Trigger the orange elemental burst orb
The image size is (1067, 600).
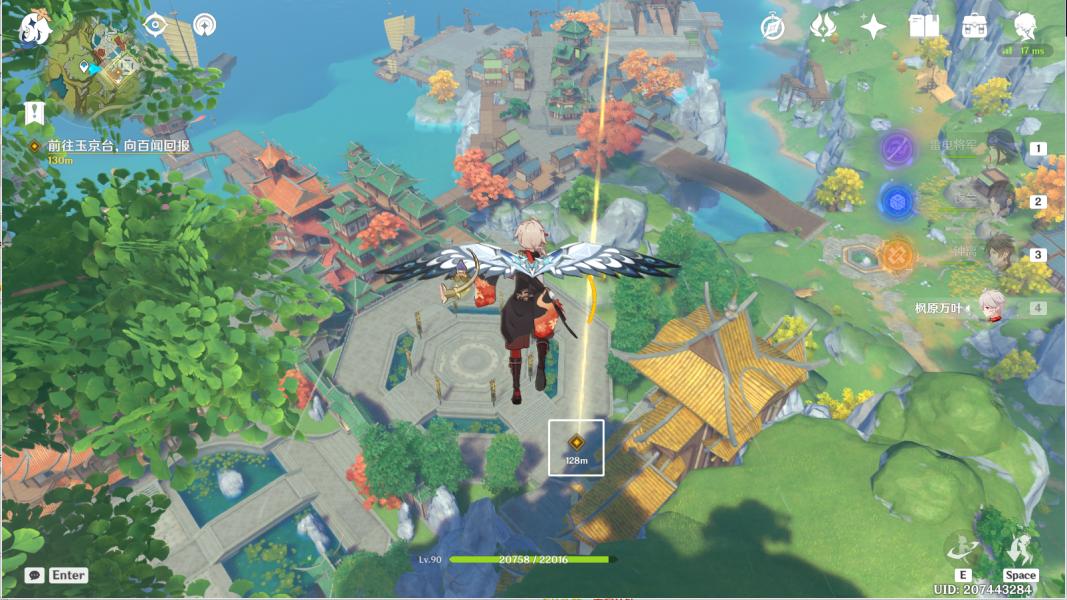[x=897, y=255]
